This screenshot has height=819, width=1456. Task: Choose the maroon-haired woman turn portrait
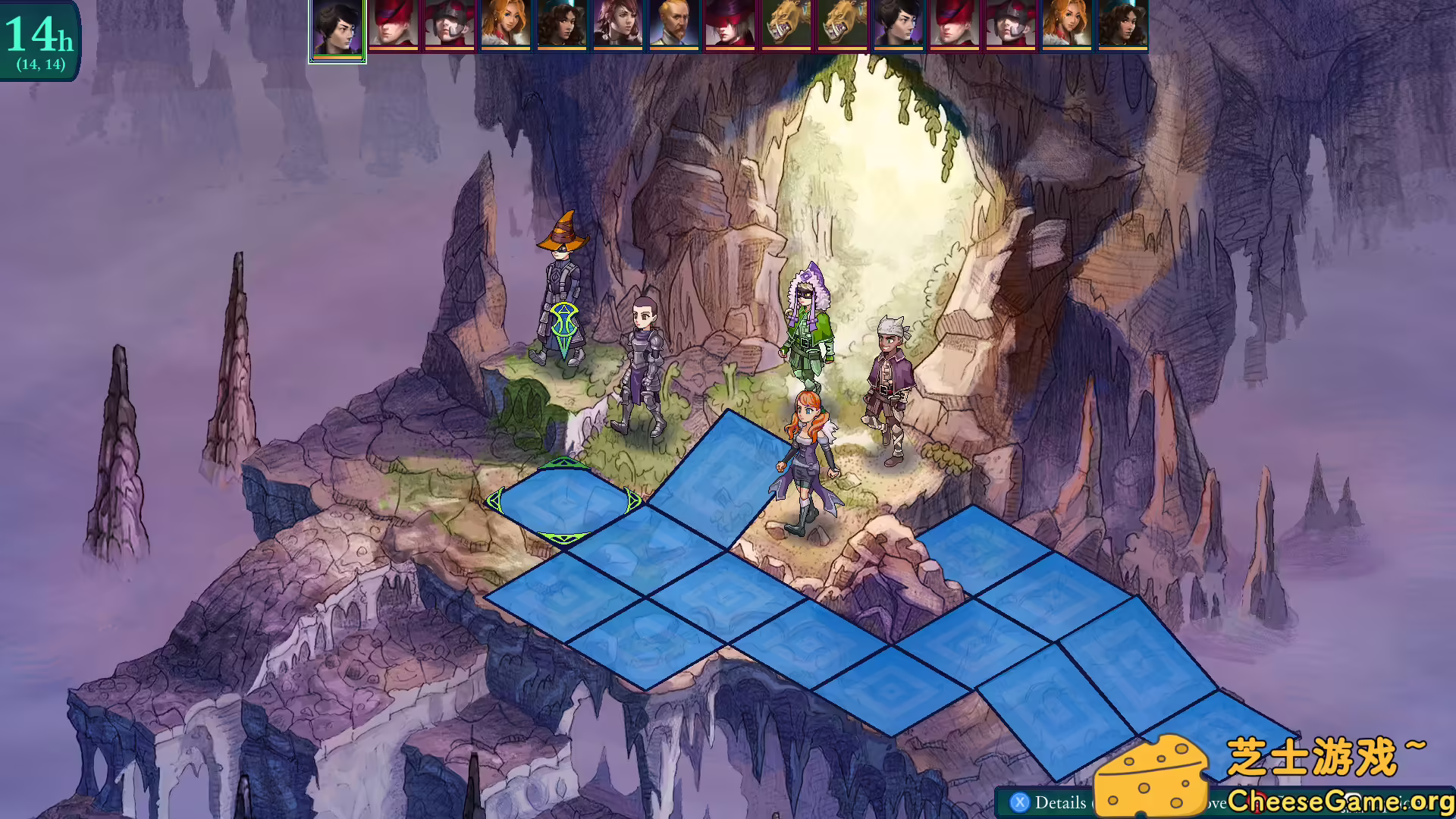pyautogui.click(x=617, y=24)
